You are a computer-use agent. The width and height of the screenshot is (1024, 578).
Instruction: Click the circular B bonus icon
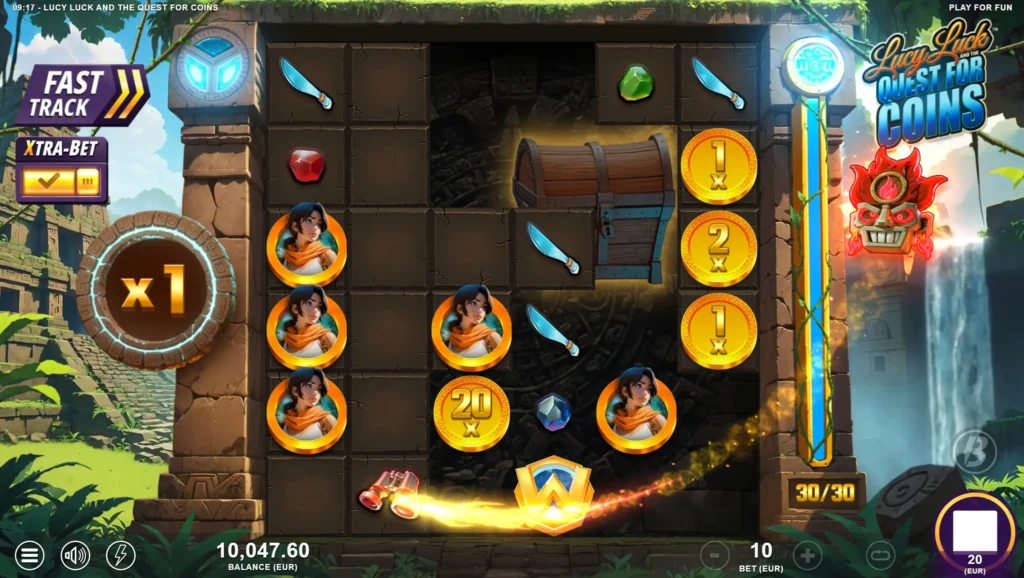pos(974,452)
